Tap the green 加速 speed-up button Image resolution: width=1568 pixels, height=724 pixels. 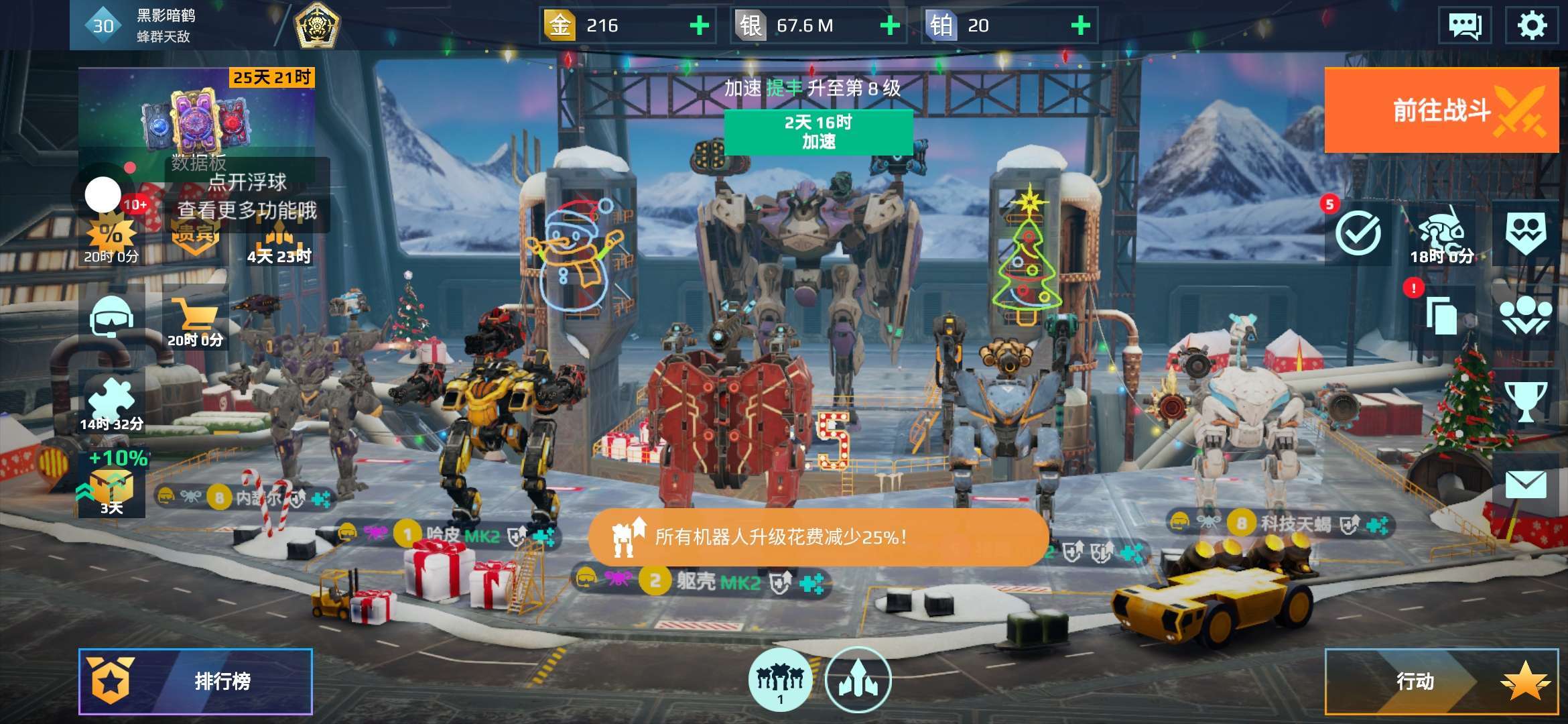point(818,131)
